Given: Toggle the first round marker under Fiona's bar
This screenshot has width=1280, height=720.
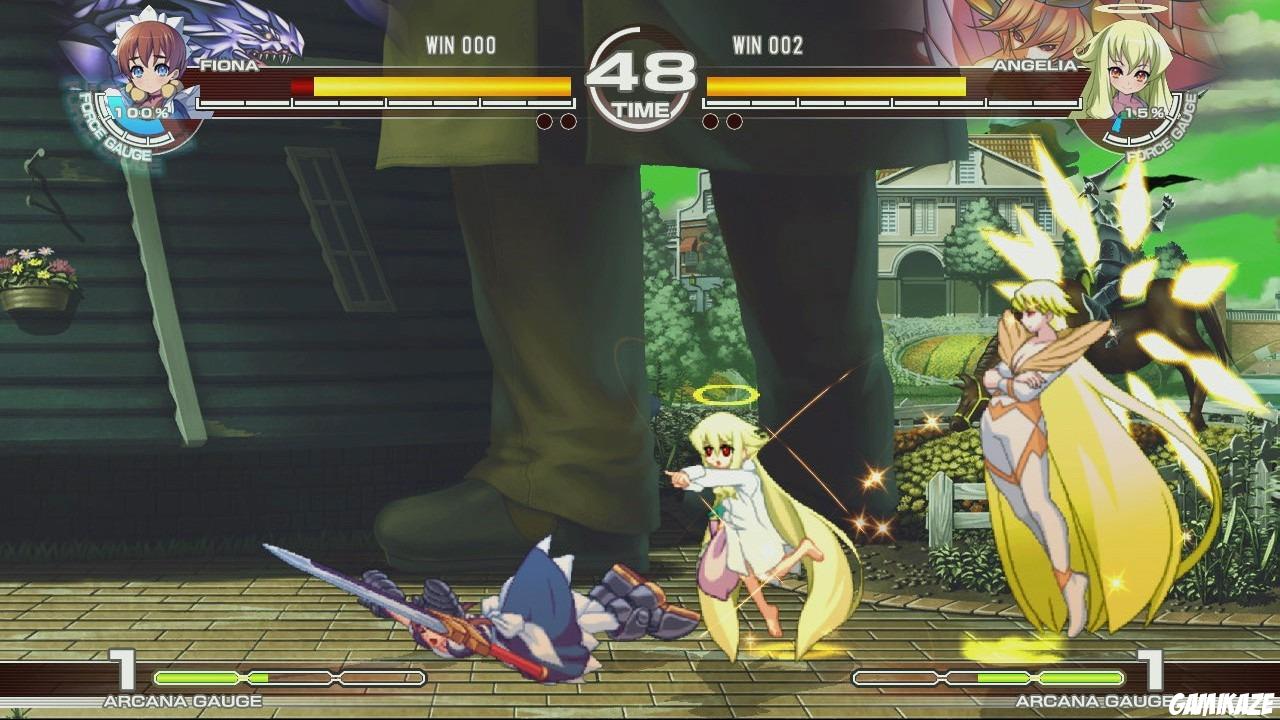Looking at the screenshot, I should (545, 119).
